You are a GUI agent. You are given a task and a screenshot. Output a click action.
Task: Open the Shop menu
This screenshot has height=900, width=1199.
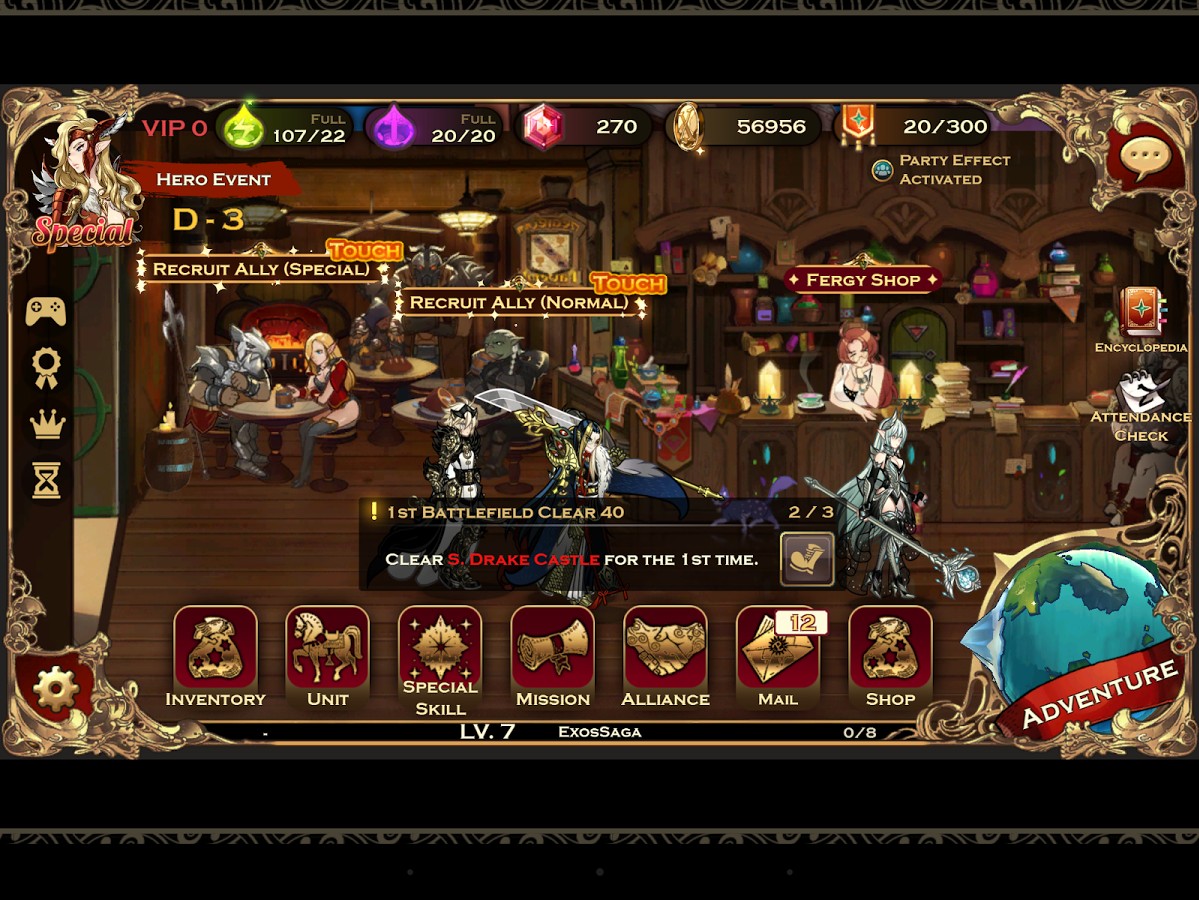[x=890, y=650]
